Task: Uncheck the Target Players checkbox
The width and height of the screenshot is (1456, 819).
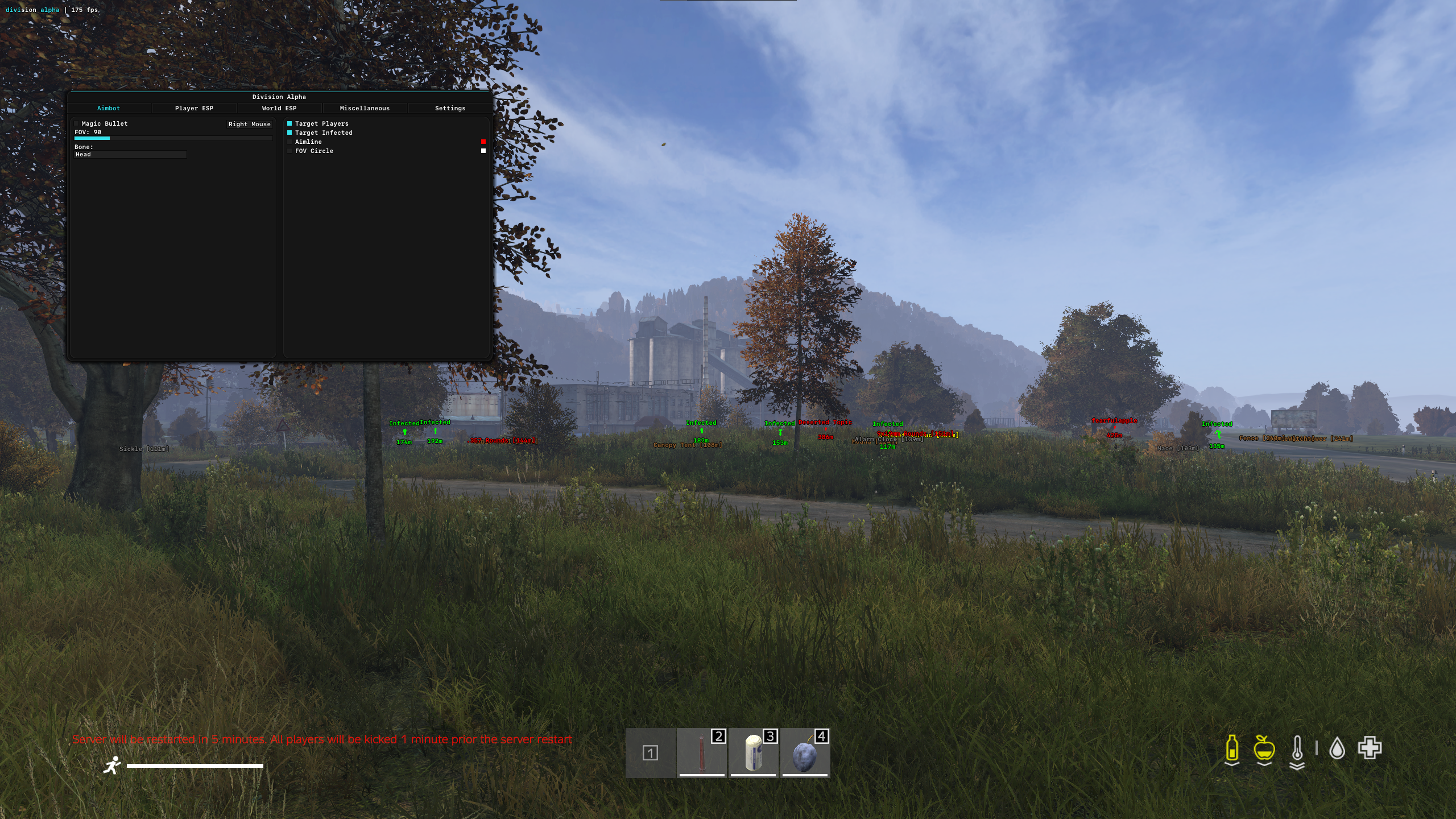Action: [x=289, y=123]
